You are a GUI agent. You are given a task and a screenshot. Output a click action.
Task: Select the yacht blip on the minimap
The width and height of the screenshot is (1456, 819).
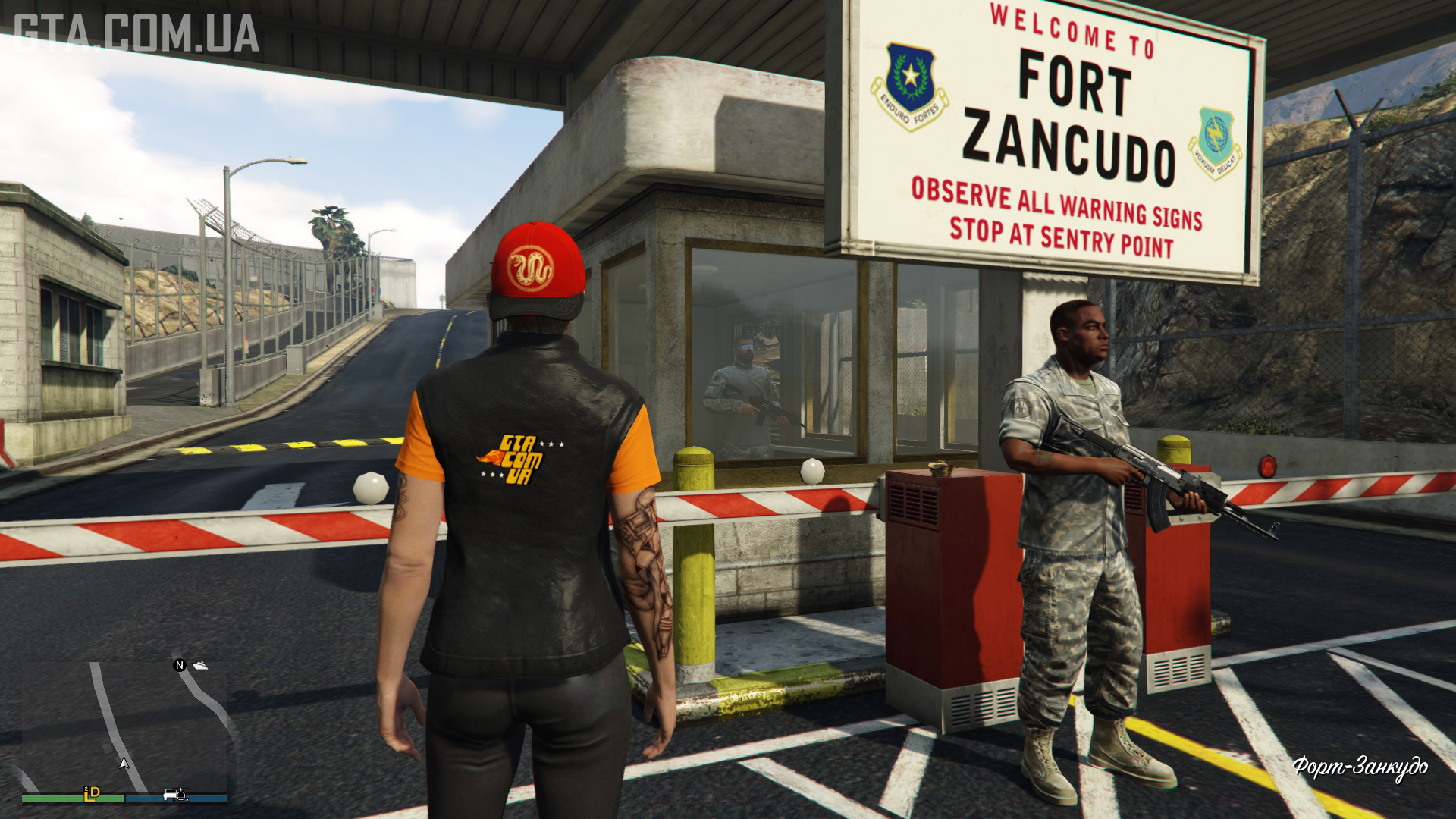pos(200,665)
